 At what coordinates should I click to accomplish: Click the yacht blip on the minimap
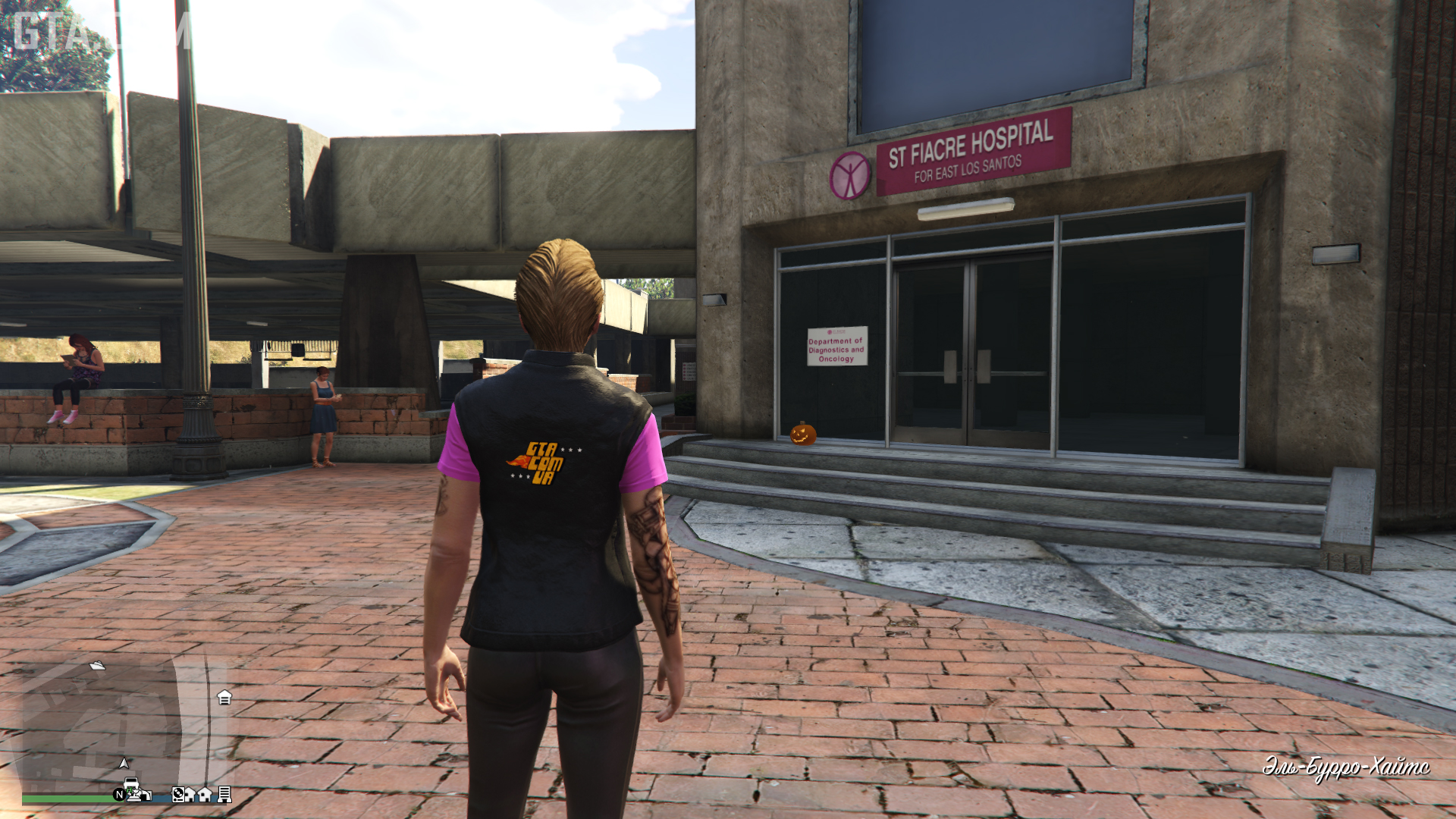click(98, 666)
